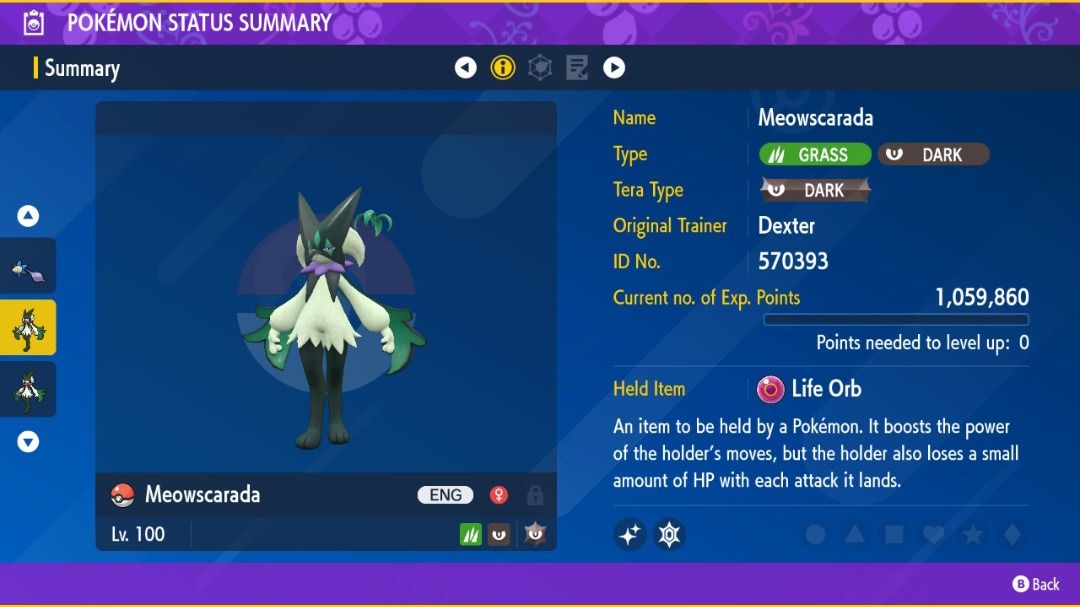Choose the highlighted yellow Meowscarada thumbnail
1080x607 pixels.
[x=28, y=328]
